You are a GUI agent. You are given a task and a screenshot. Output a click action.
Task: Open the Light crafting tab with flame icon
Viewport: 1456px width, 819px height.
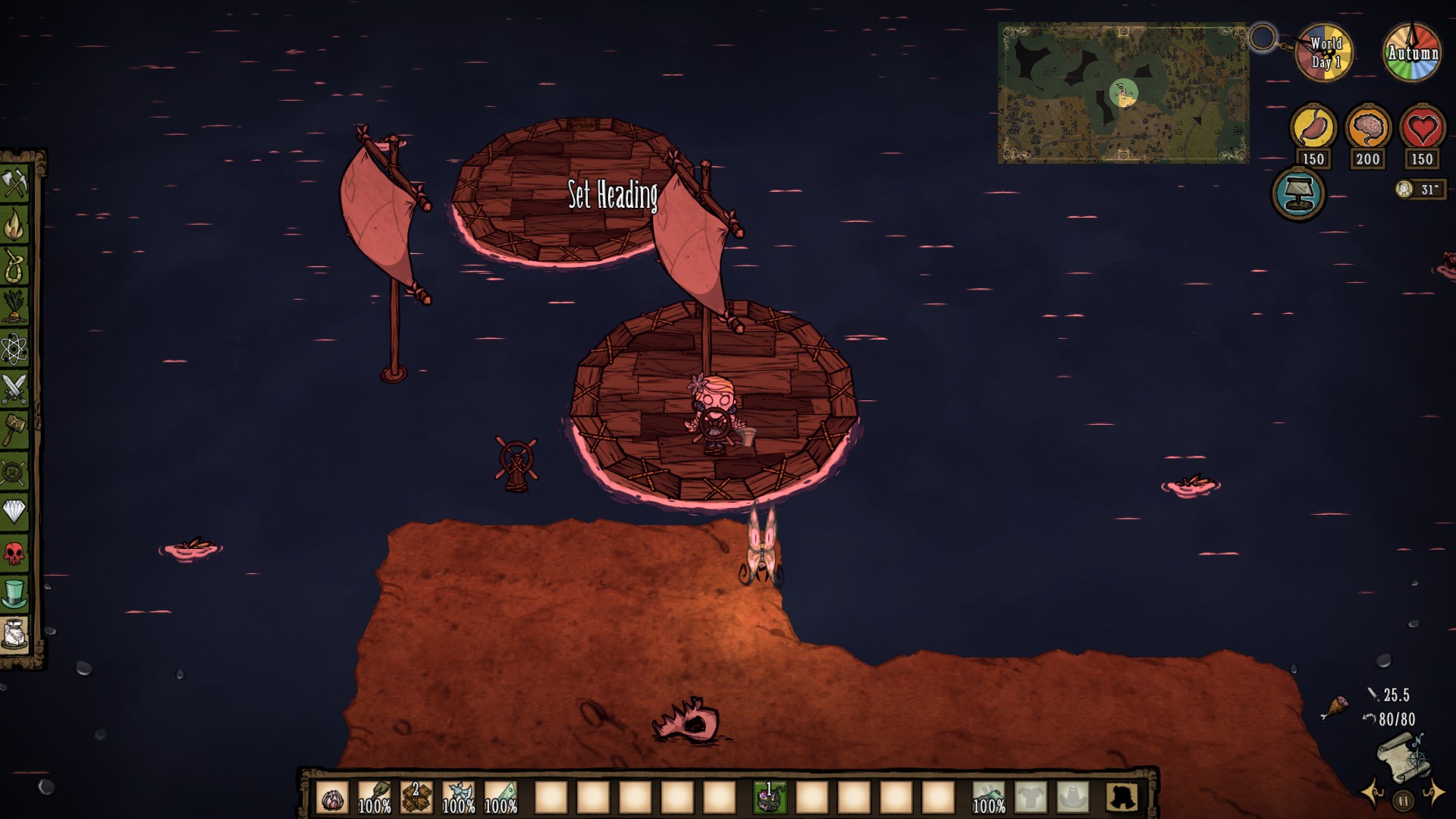pyautogui.click(x=14, y=224)
